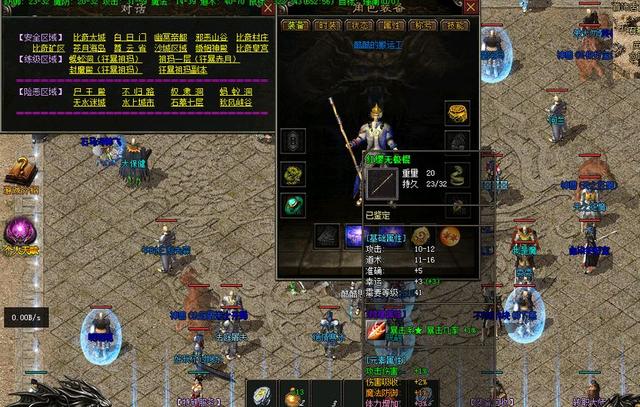Select the 水上城市 destination

tap(136, 103)
